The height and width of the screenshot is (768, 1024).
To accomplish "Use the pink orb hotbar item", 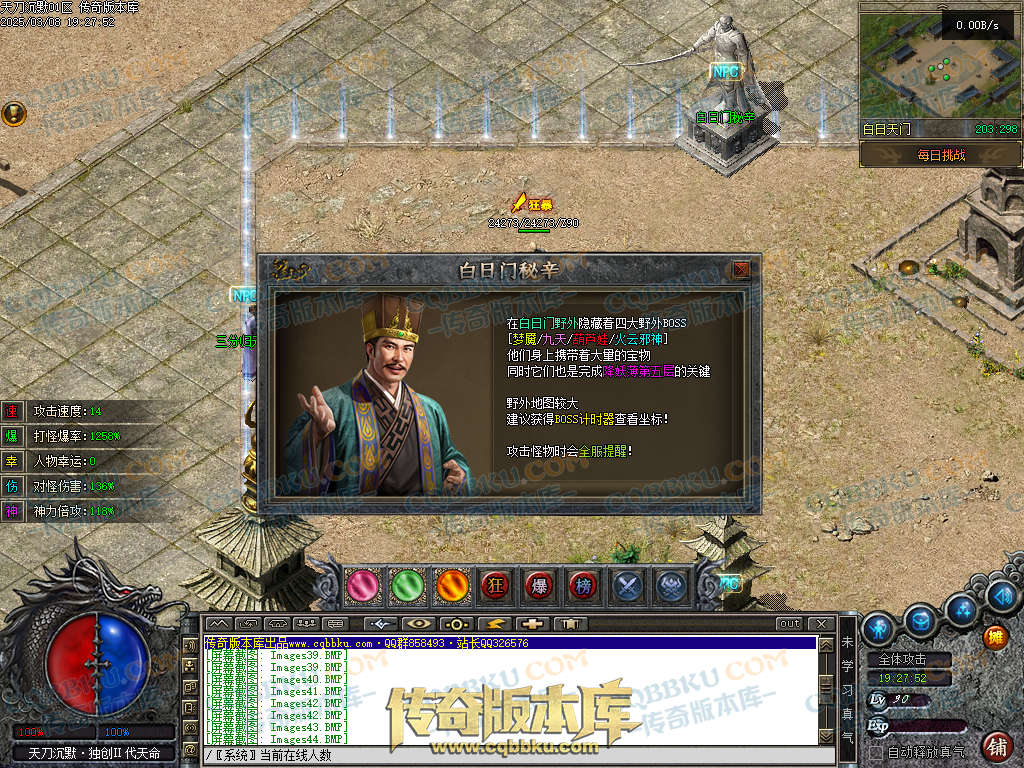I will [363, 586].
